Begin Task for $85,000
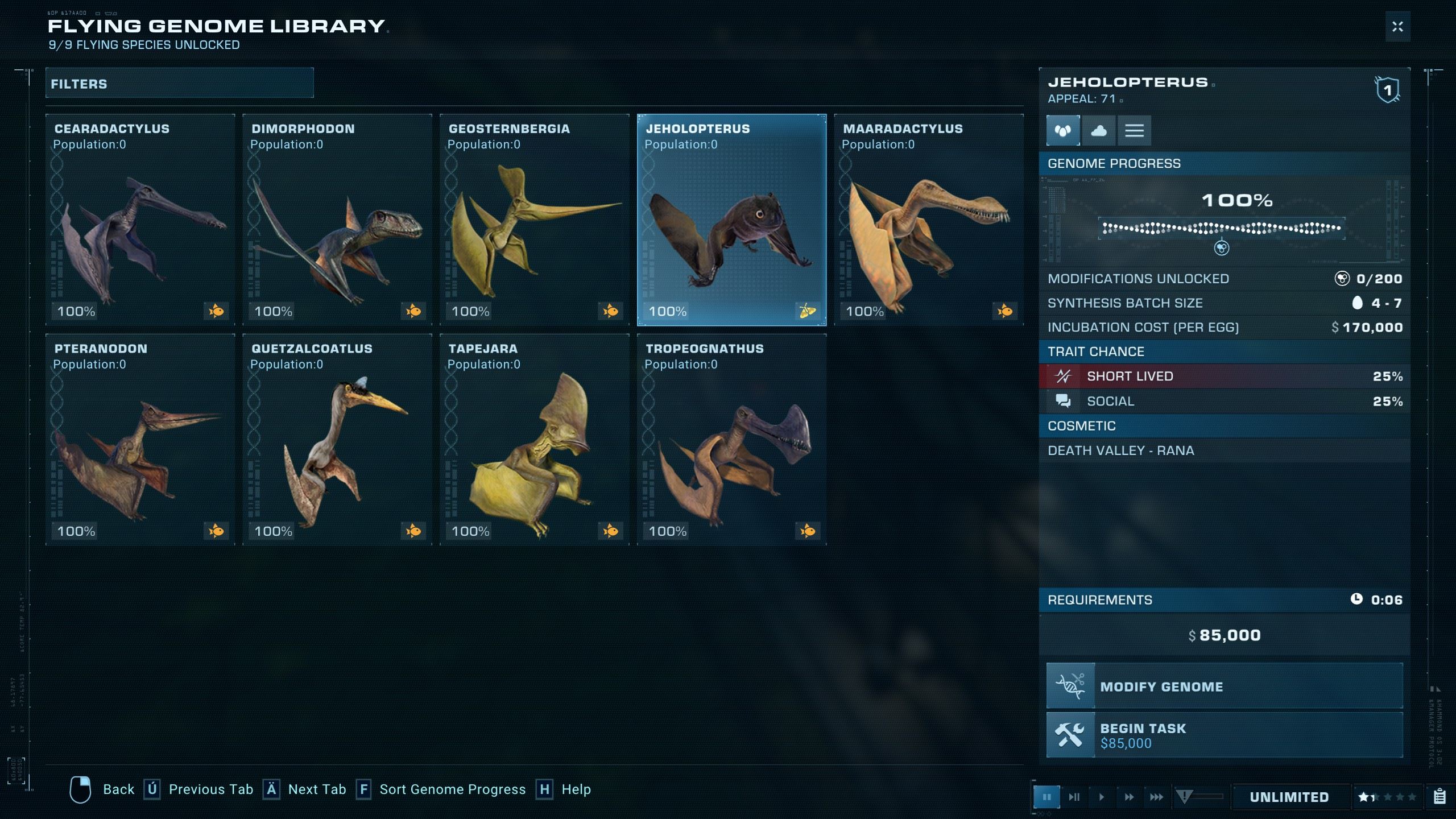This screenshot has height=819, width=1456. (x=1225, y=735)
